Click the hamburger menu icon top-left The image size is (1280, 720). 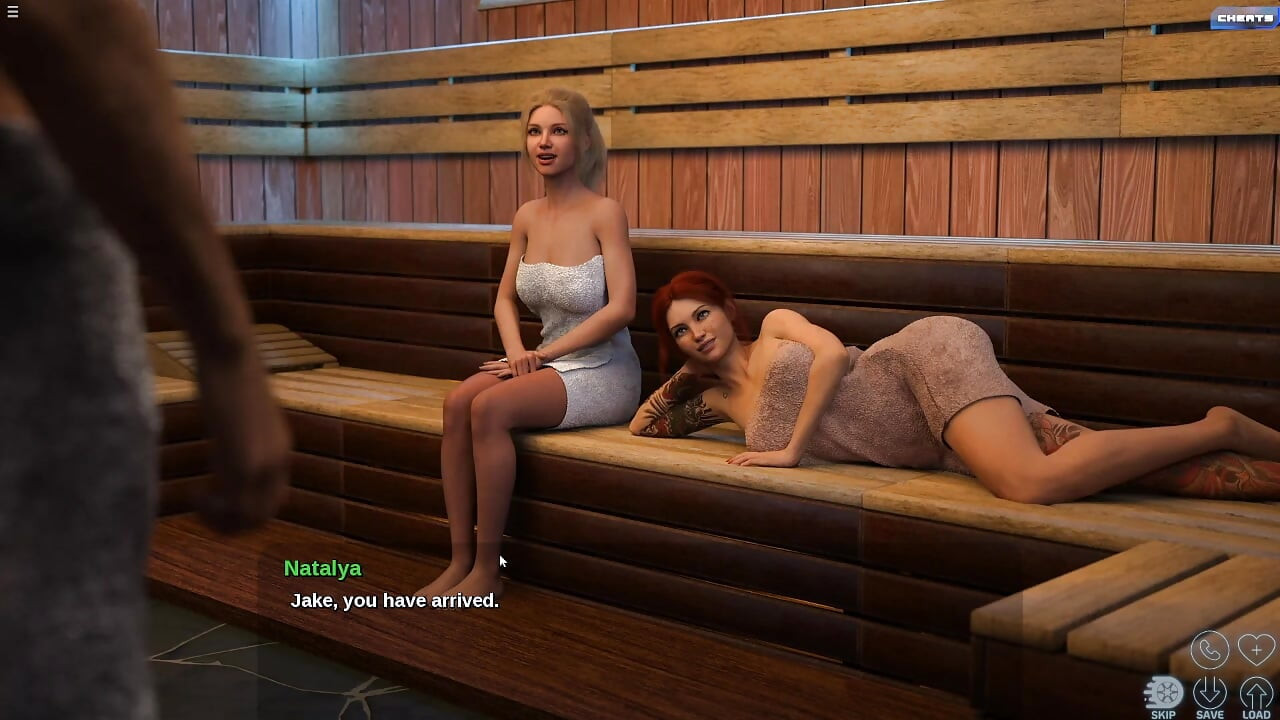click(13, 12)
